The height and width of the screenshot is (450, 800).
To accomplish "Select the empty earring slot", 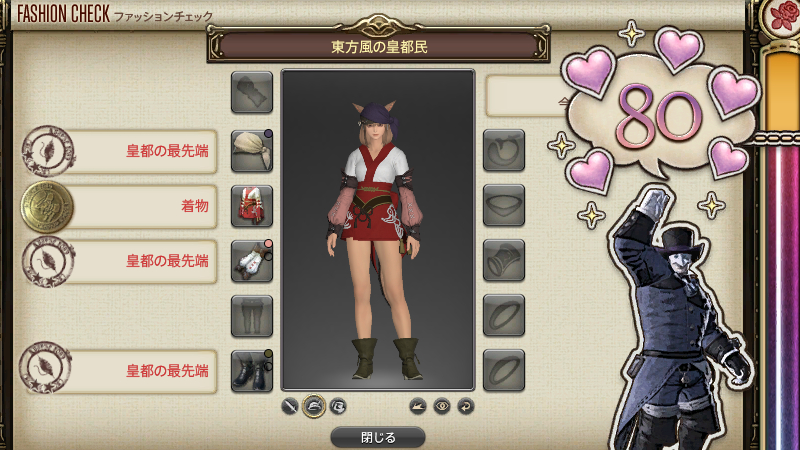I will pyautogui.click(x=504, y=151).
